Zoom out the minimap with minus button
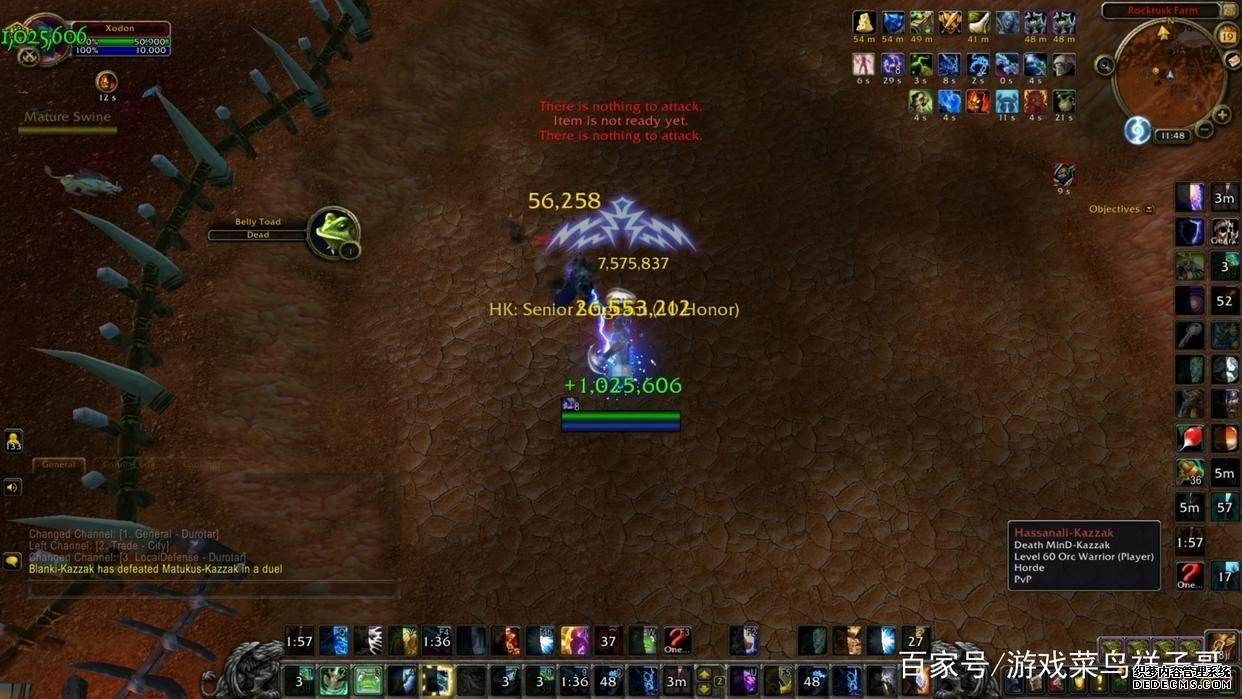 pyautogui.click(x=1205, y=131)
